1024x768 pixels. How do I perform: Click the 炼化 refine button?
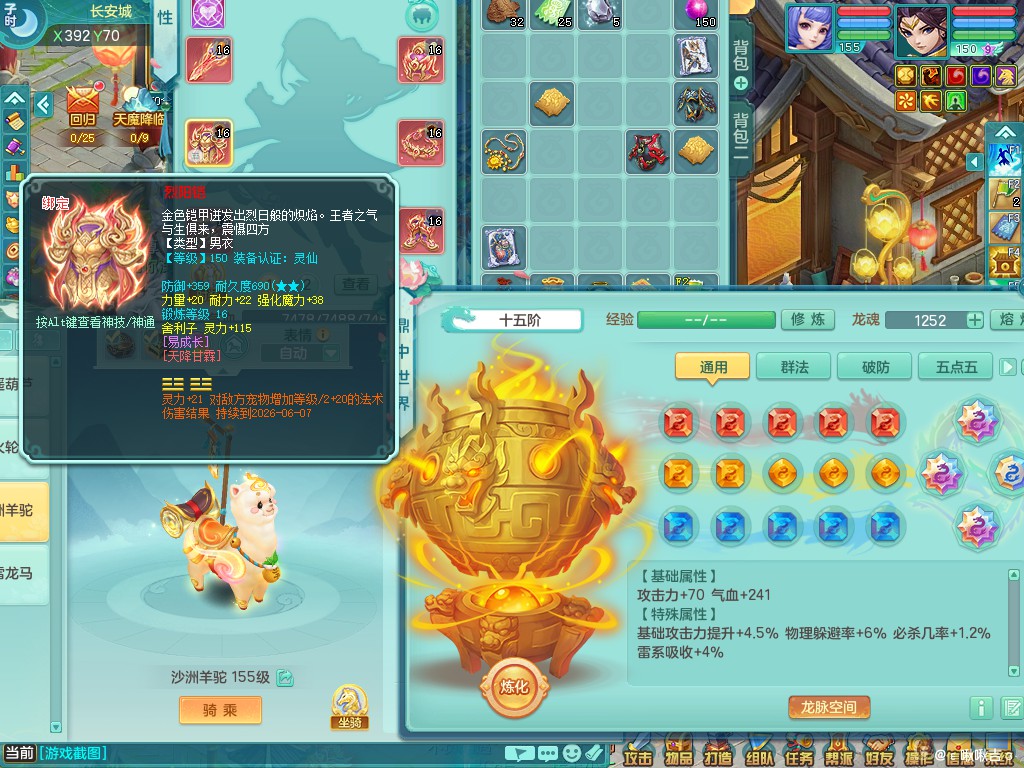tap(514, 688)
